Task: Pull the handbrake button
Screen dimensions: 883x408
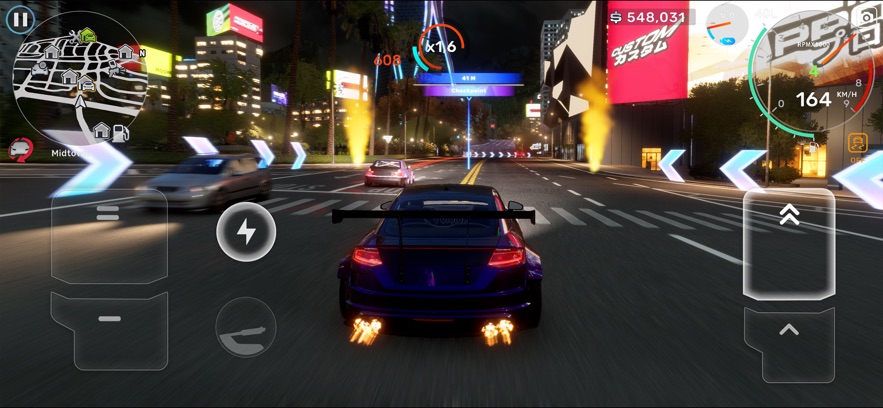Action: (x=246, y=327)
